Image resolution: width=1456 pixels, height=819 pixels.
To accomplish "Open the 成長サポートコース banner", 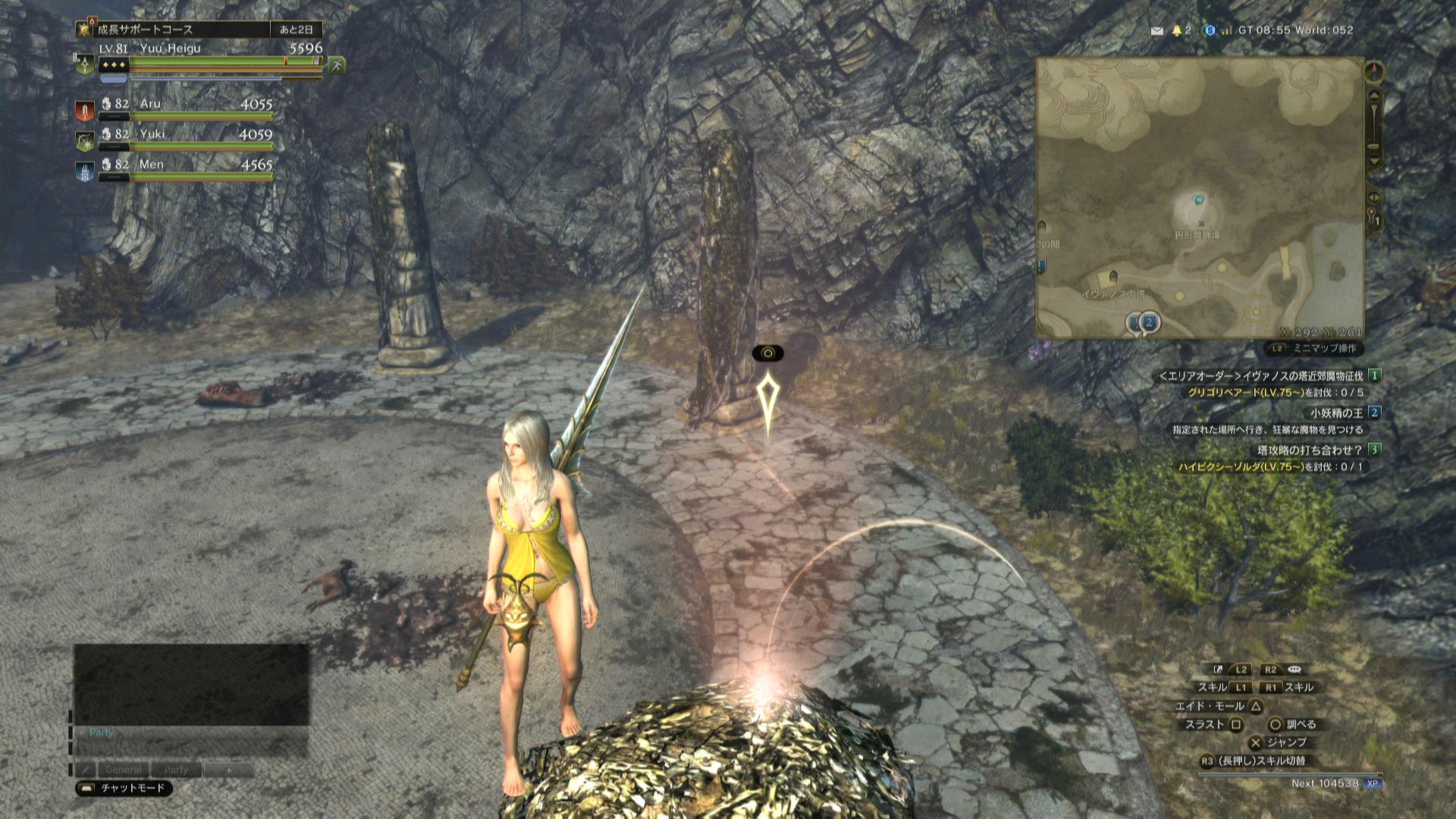I will (182, 30).
